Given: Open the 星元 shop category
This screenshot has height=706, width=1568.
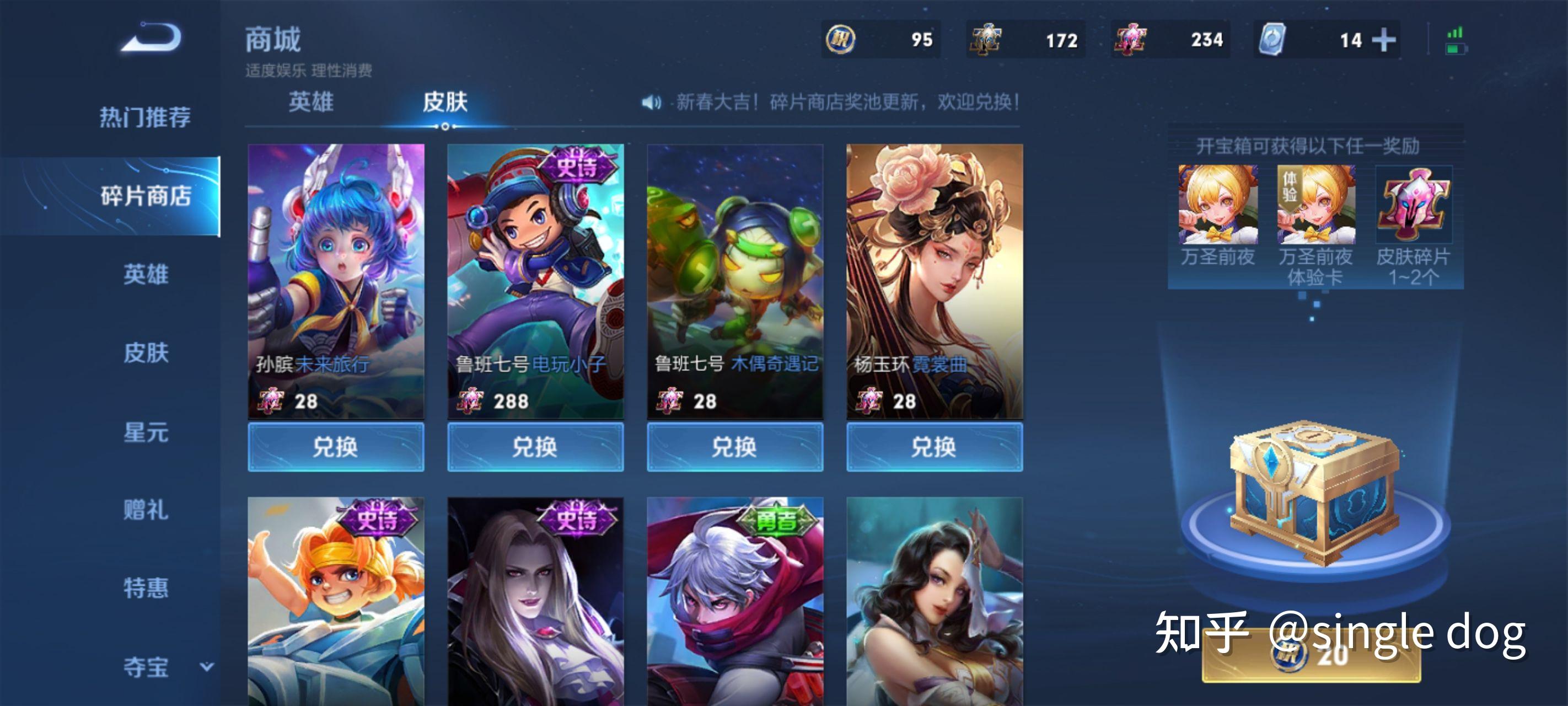Looking at the screenshot, I should [146, 432].
